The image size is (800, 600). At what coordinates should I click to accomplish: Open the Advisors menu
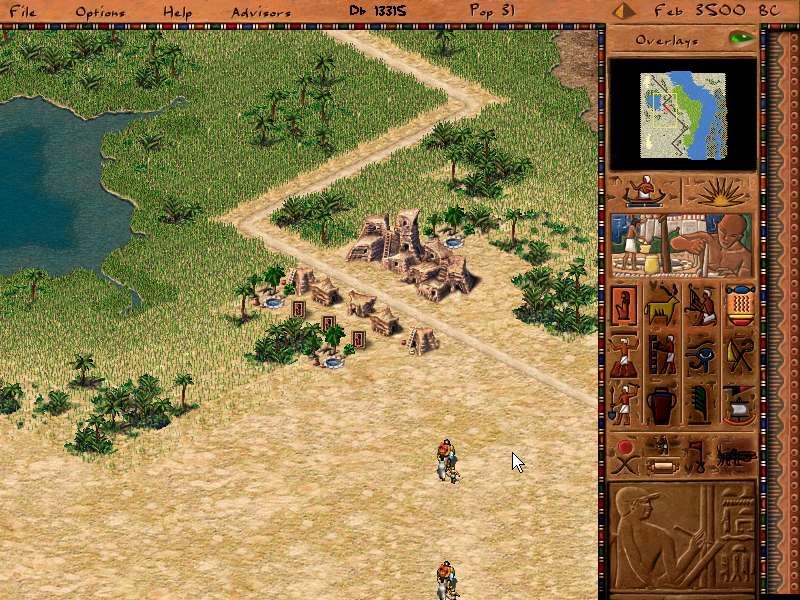click(261, 12)
